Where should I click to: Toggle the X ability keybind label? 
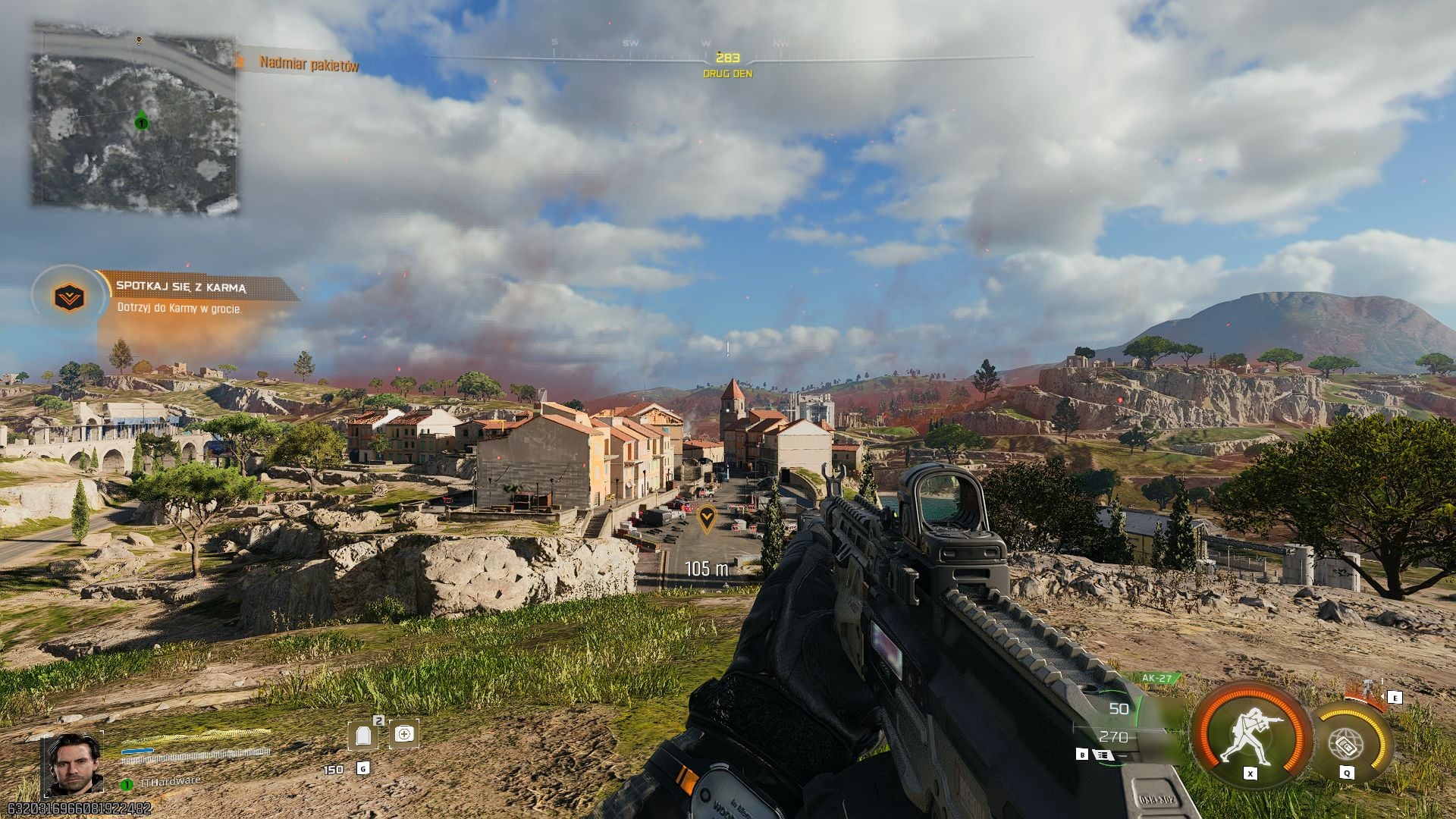point(1250,774)
